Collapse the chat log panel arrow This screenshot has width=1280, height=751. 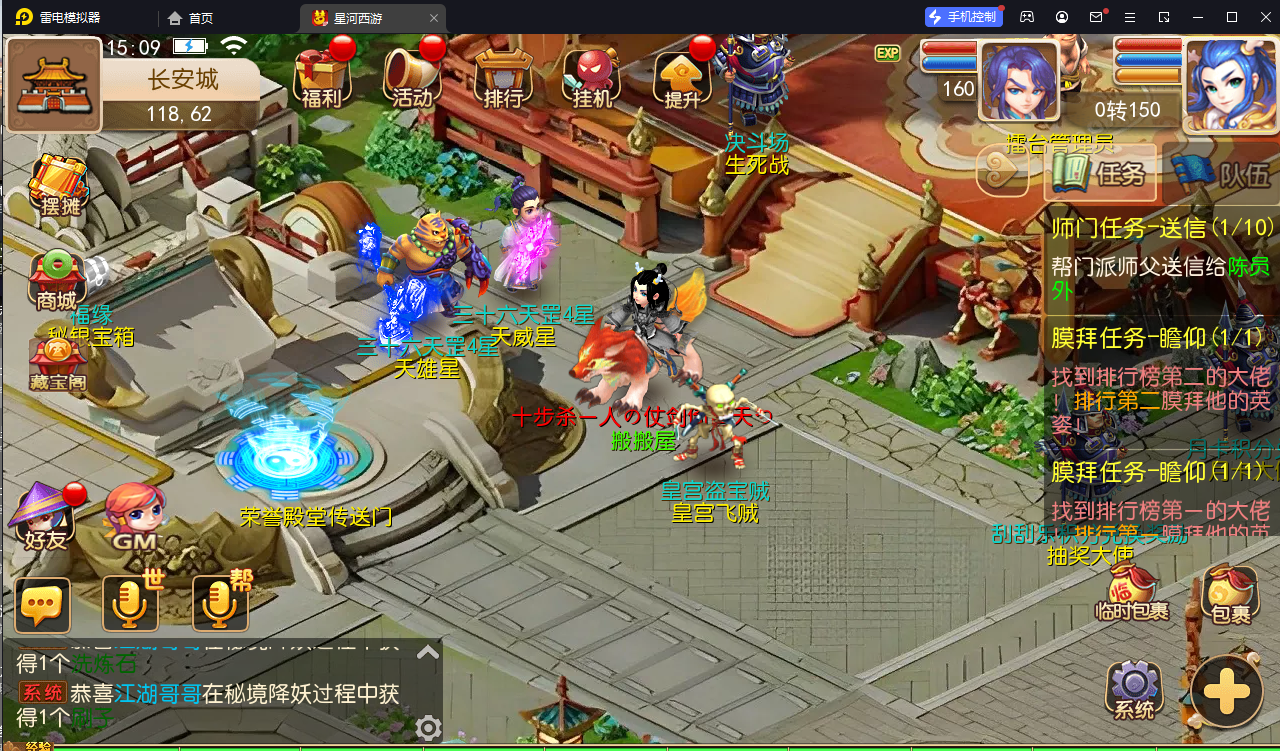point(427,649)
